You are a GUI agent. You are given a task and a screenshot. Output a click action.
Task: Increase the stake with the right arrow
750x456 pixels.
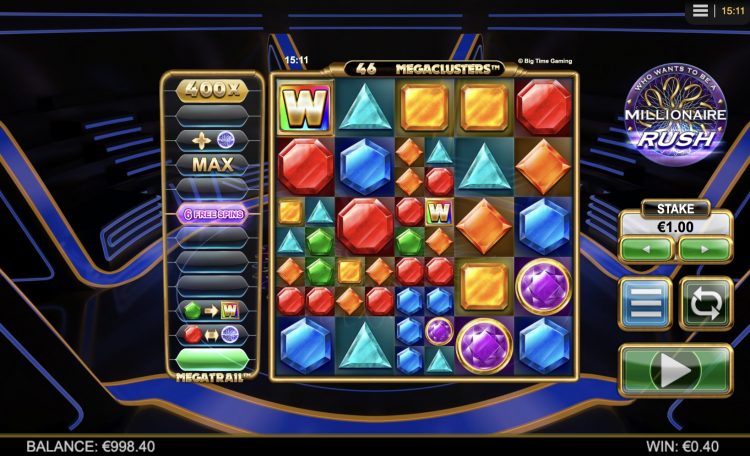[704, 250]
